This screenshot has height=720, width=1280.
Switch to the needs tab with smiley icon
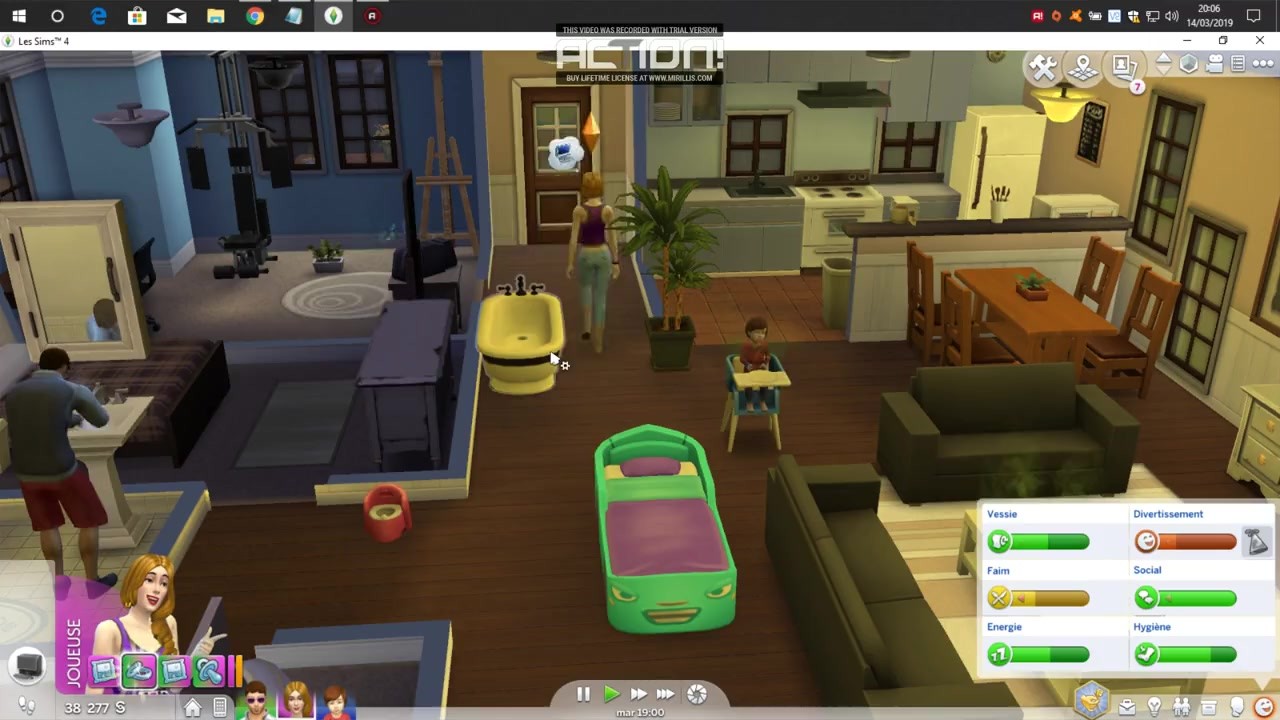[1266, 707]
